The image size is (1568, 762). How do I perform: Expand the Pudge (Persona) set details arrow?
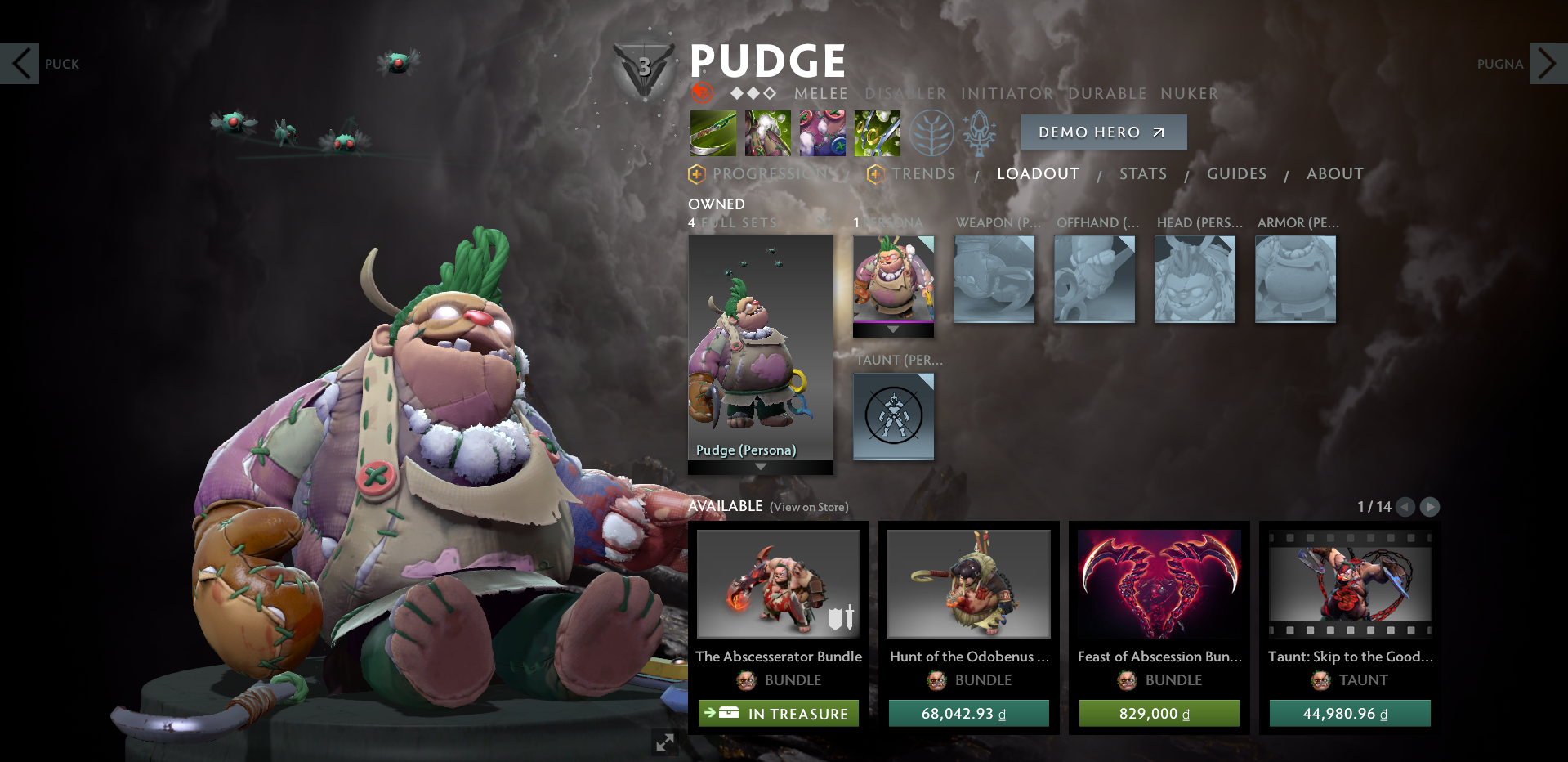pyautogui.click(x=760, y=466)
